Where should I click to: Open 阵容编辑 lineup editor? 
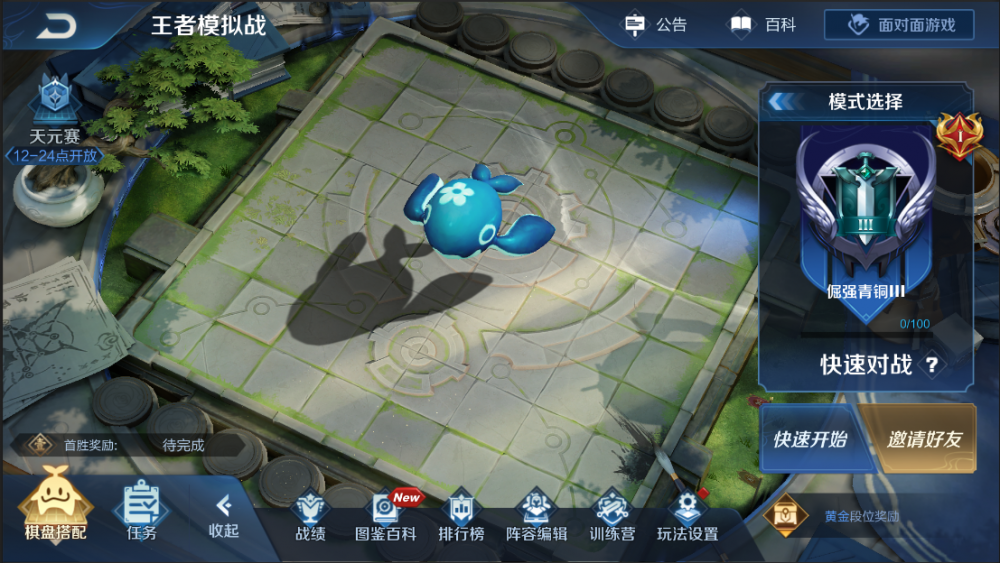coord(536,516)
